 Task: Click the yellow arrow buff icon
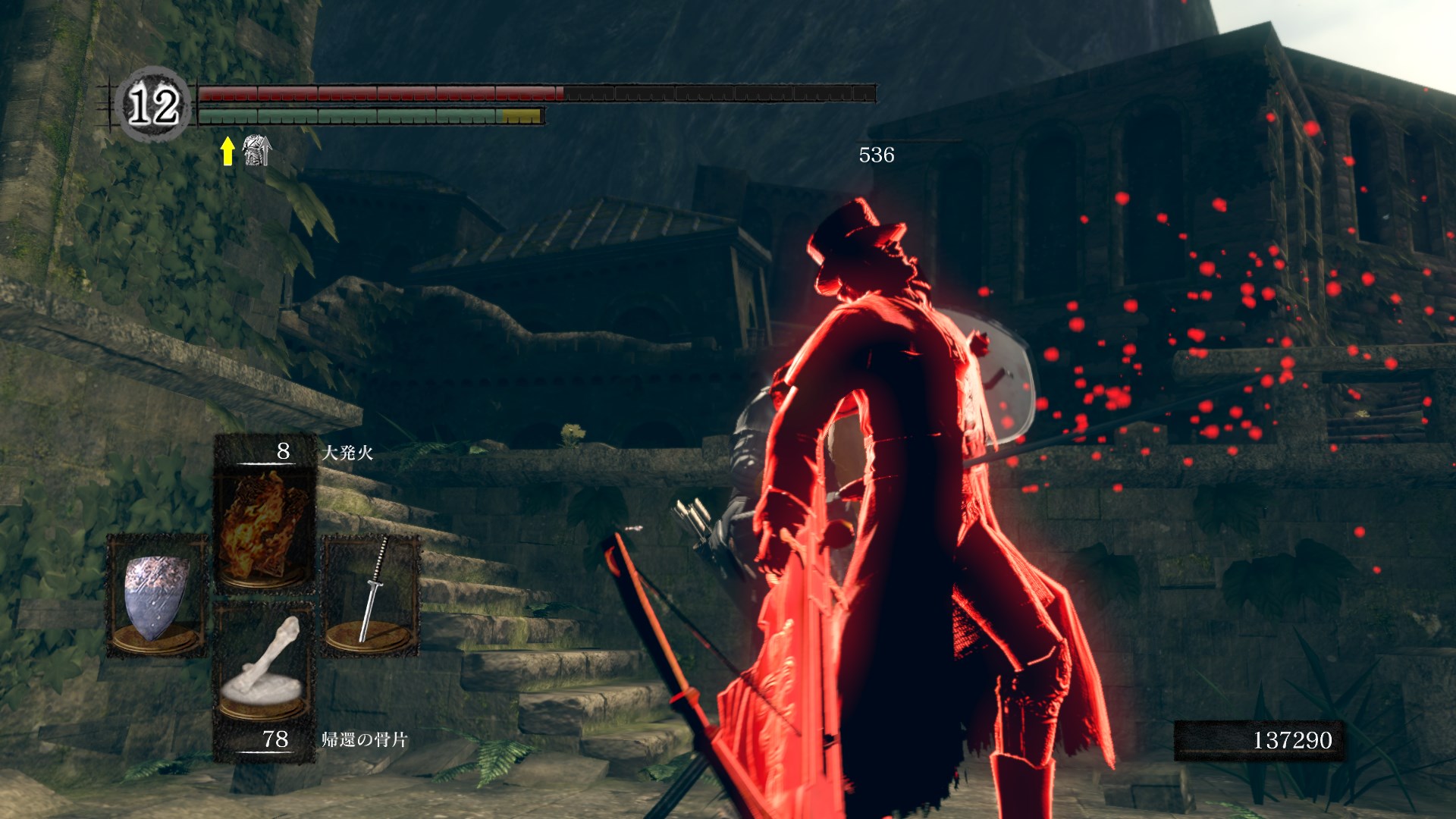pos(227,150)
